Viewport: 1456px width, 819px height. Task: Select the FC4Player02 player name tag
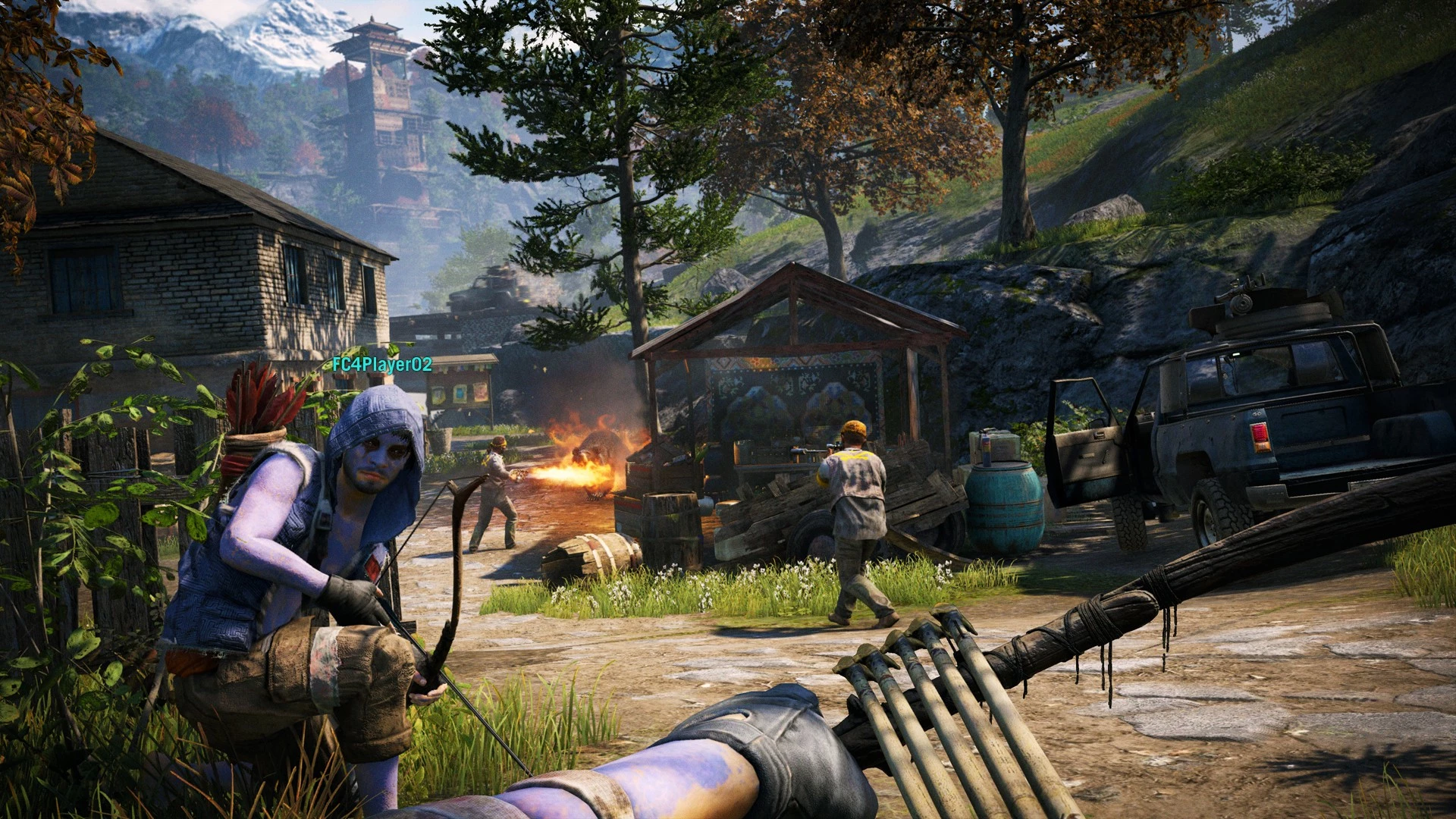(382, 365)
